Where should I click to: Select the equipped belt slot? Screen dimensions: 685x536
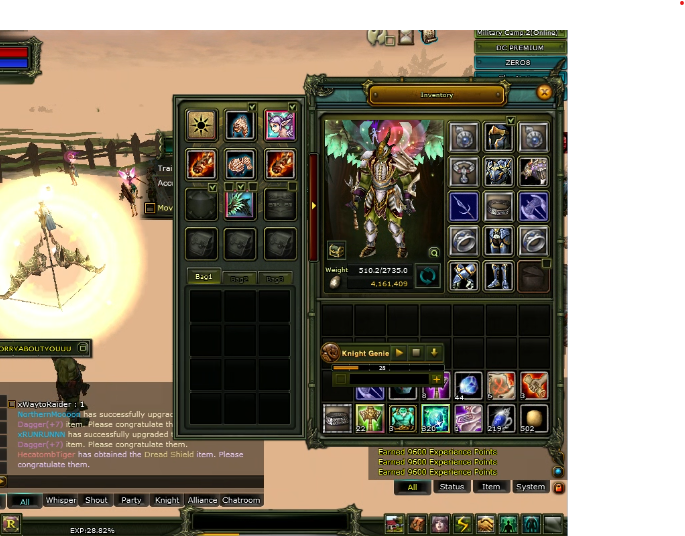tap(498, 207)
